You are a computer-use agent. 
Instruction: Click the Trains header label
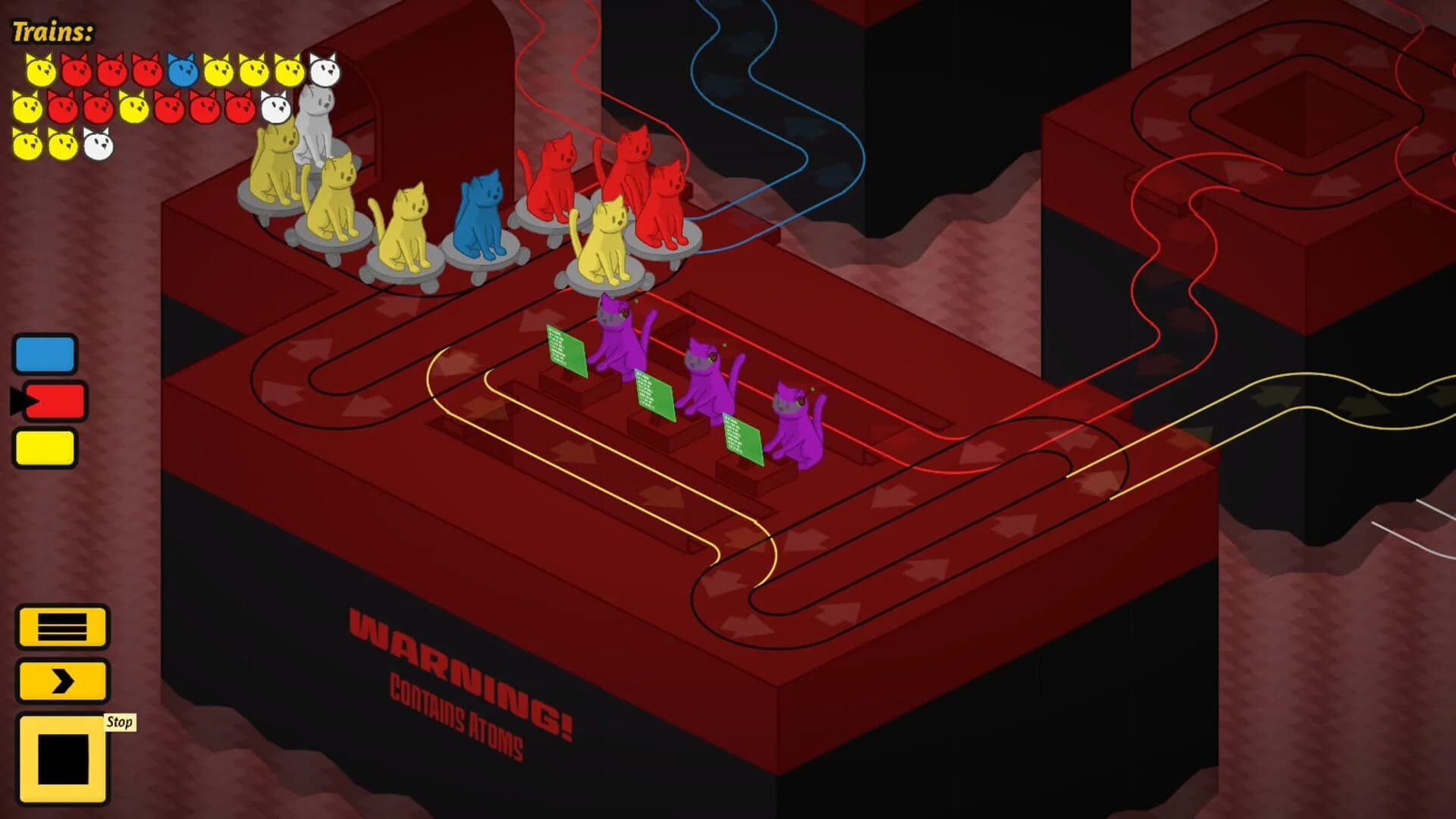[x=52, y=30]
